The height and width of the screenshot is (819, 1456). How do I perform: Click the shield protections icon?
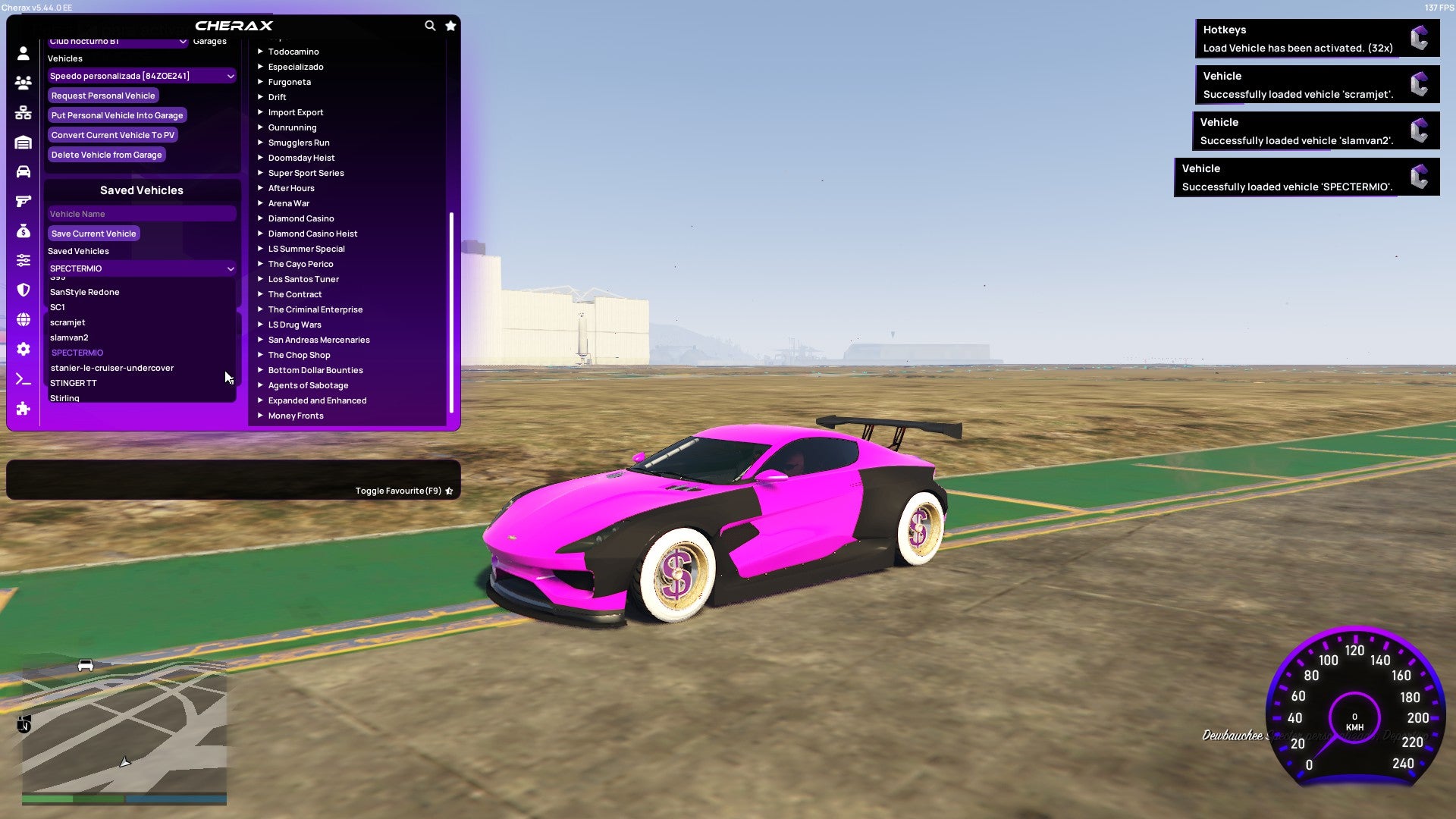click(22, 289)
